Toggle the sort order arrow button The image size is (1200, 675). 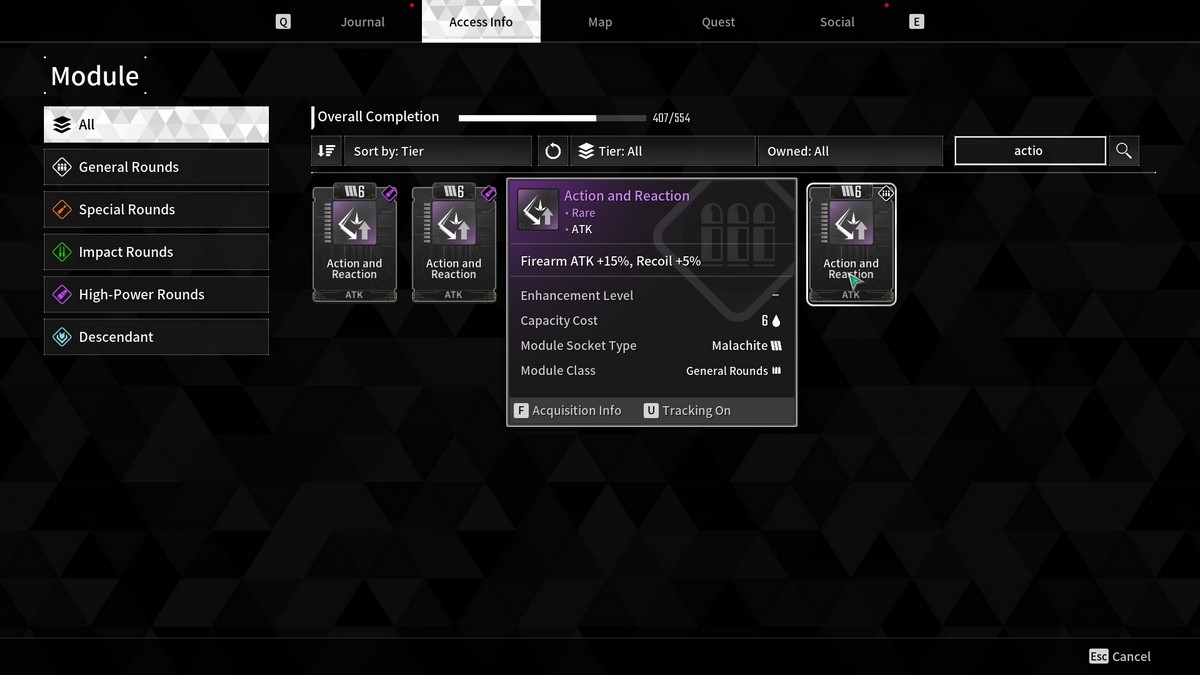[x=327, y=151]
